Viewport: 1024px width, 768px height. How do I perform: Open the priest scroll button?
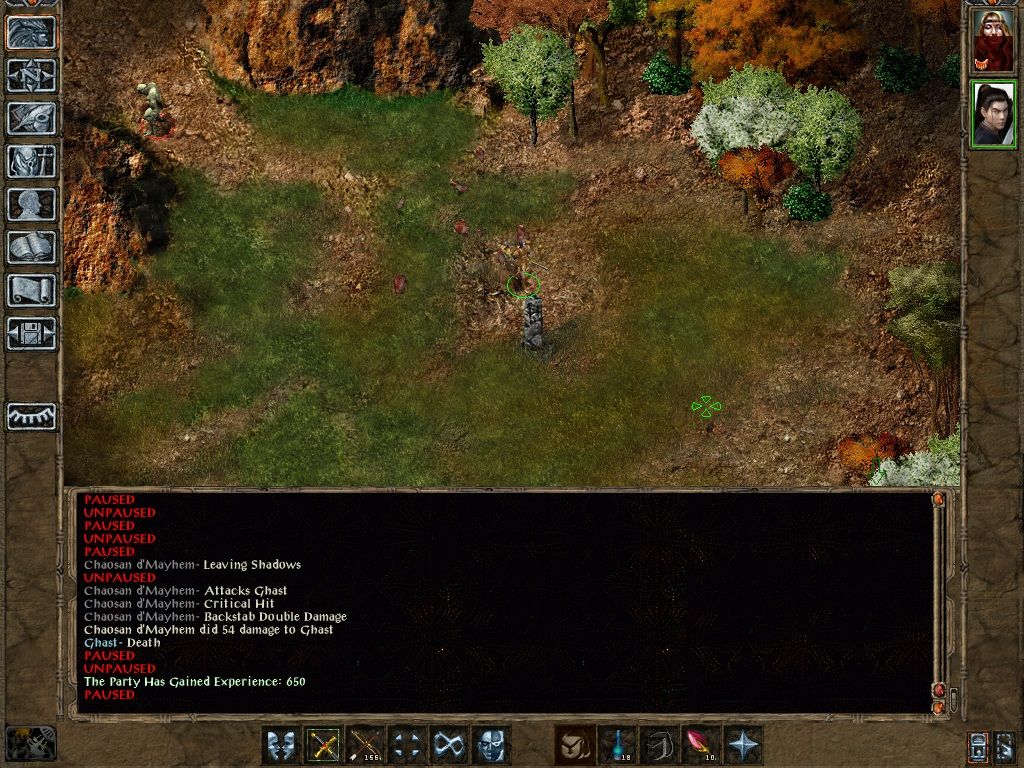tap(31, 290)
